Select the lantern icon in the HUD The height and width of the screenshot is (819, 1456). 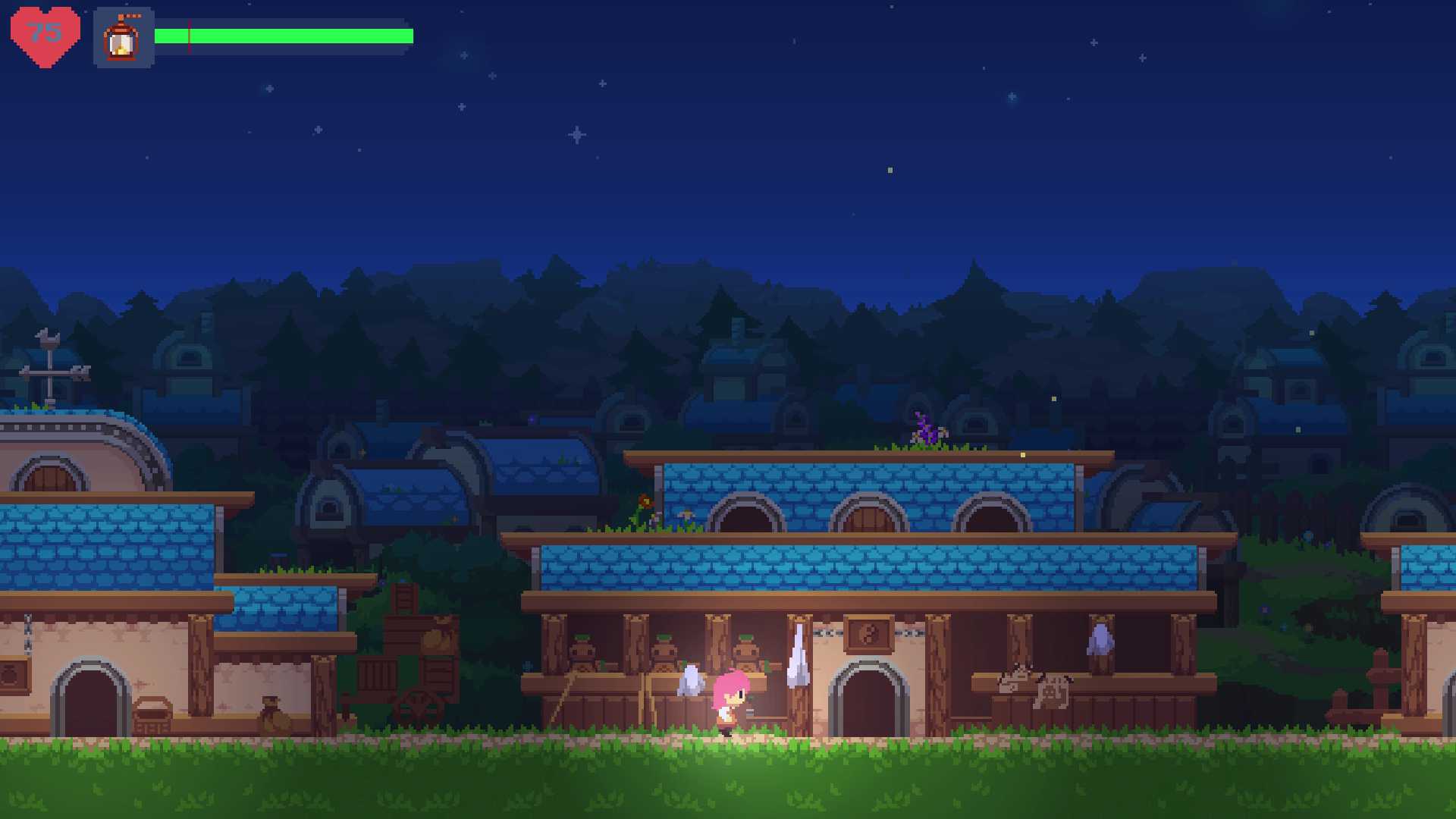pos(123,38)
